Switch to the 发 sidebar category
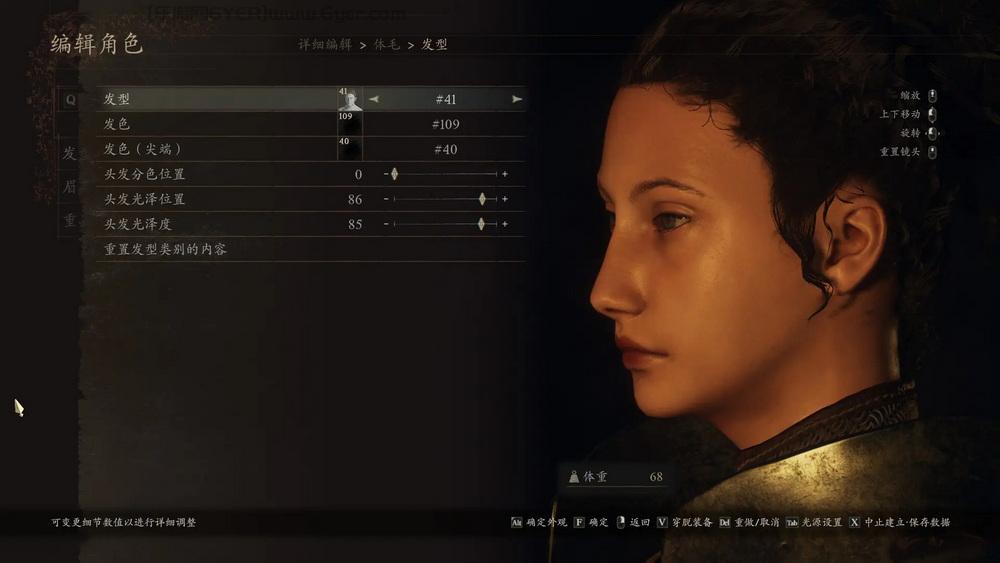The image size is (1000, 563). (70, 154)
